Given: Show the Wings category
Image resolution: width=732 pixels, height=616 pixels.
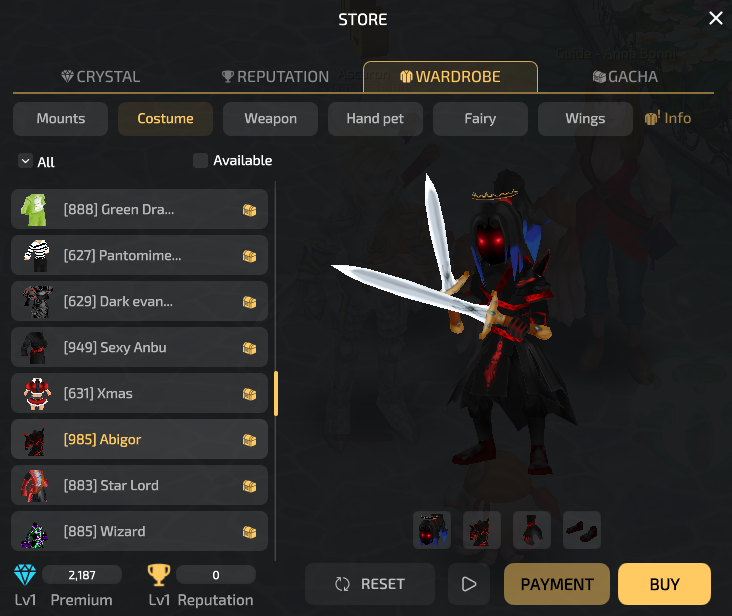Looking at the screenshot, I should coord(585,118).
